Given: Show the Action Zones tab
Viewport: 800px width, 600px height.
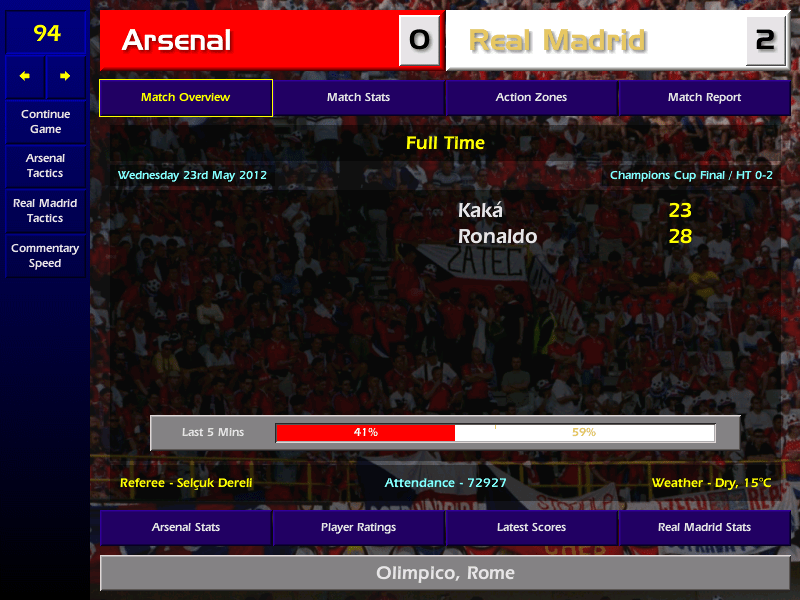Looking at the screenshot, I should (531, 98).
